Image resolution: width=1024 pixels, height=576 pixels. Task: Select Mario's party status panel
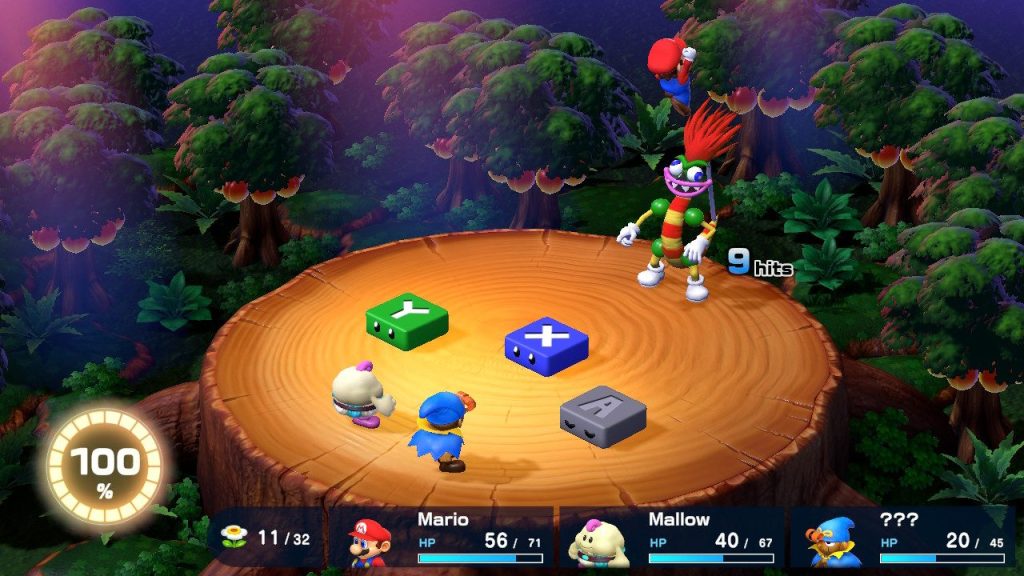tap(444, 538)
